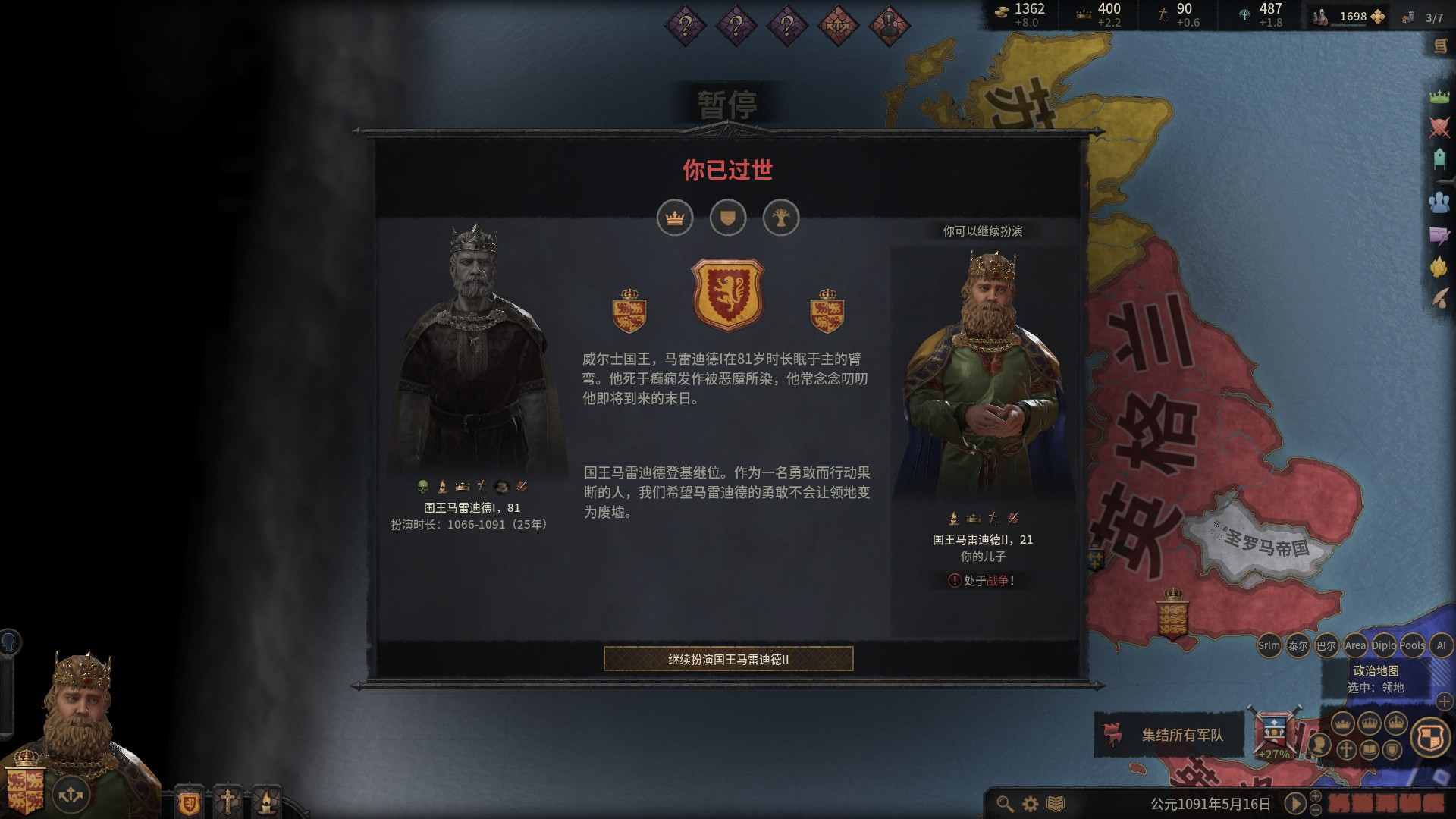Open the crown icon in death window
This screenshot has height=819, width=1456.
point(675,218)
